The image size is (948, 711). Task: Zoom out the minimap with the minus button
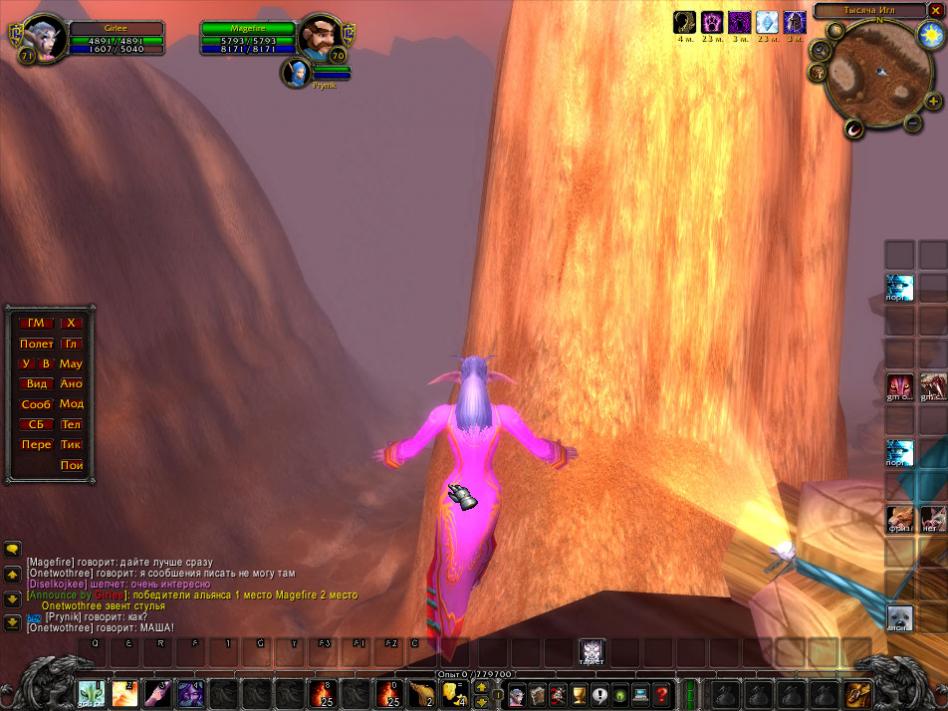913,123
